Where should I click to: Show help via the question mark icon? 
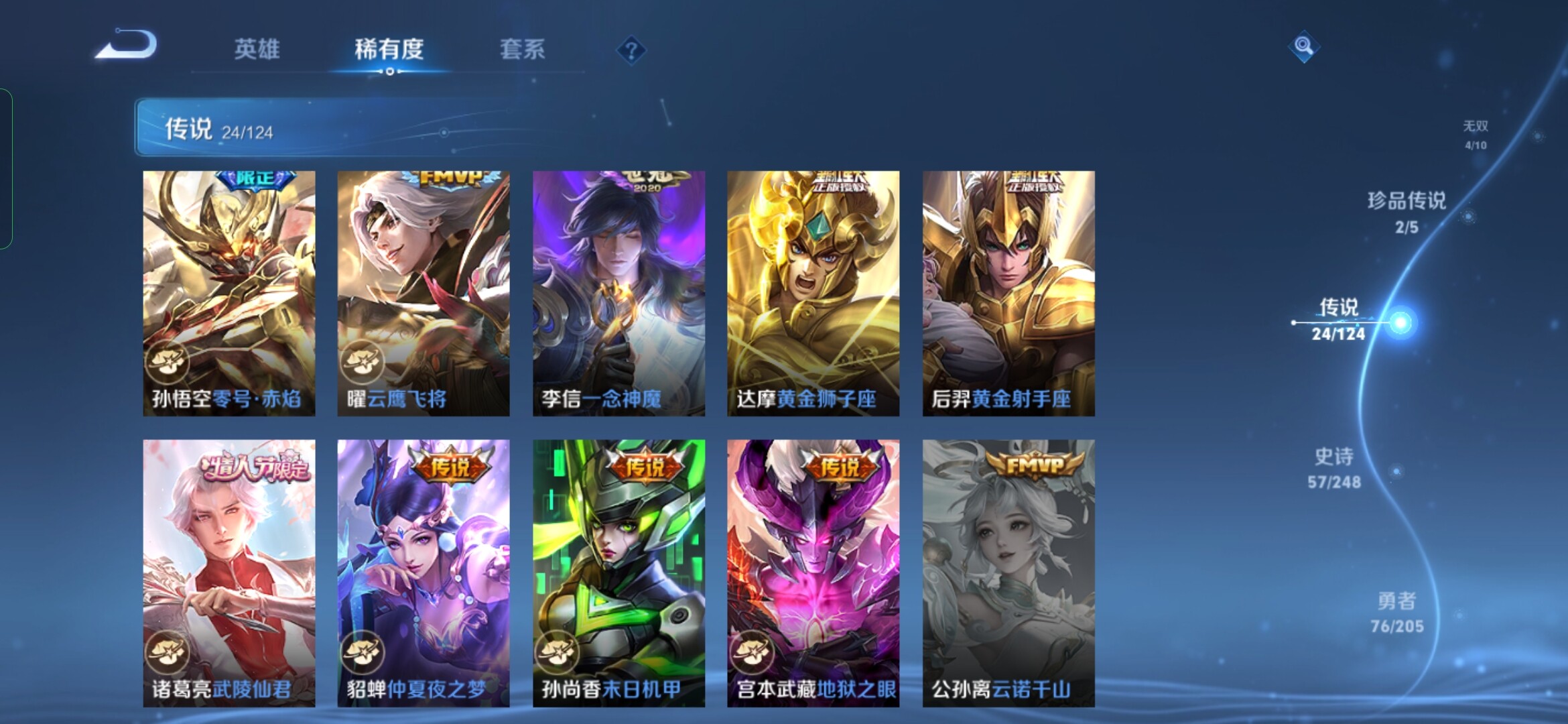631,50
